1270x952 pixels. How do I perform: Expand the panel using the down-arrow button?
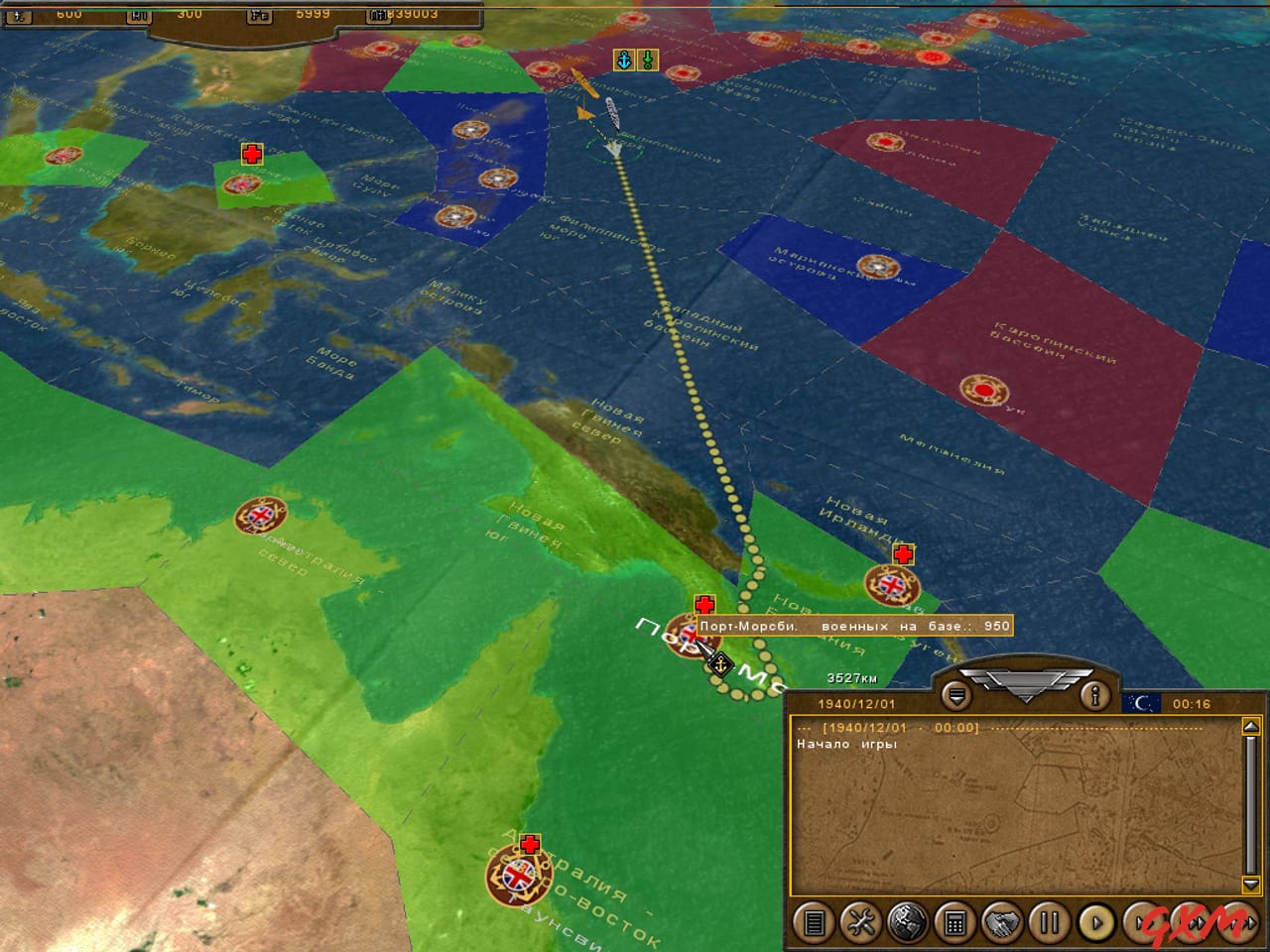[955, 695]
